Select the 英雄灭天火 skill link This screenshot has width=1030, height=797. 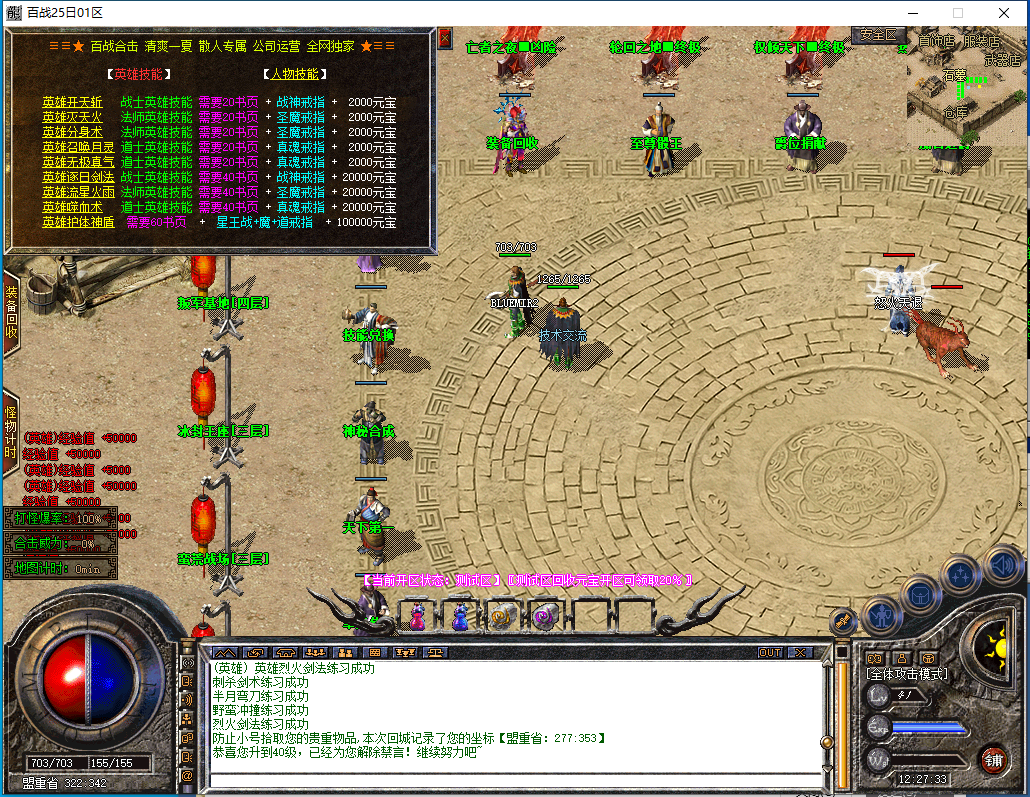click(x=72, y=117)
